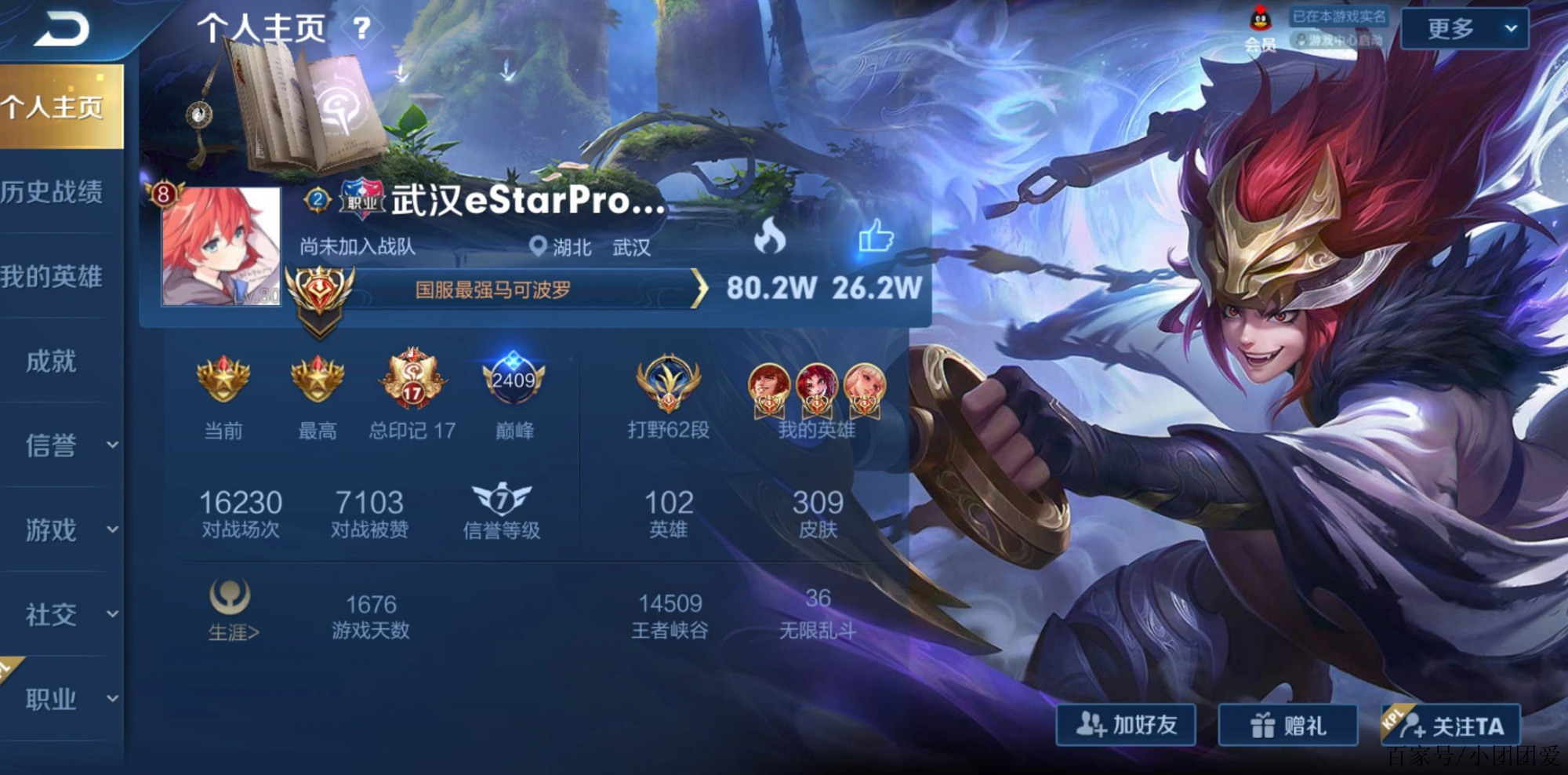The height and width of the screenshot is (775, 1568).
Task: Show the 巅峰 2409 peak score badge
Action: 514,381
